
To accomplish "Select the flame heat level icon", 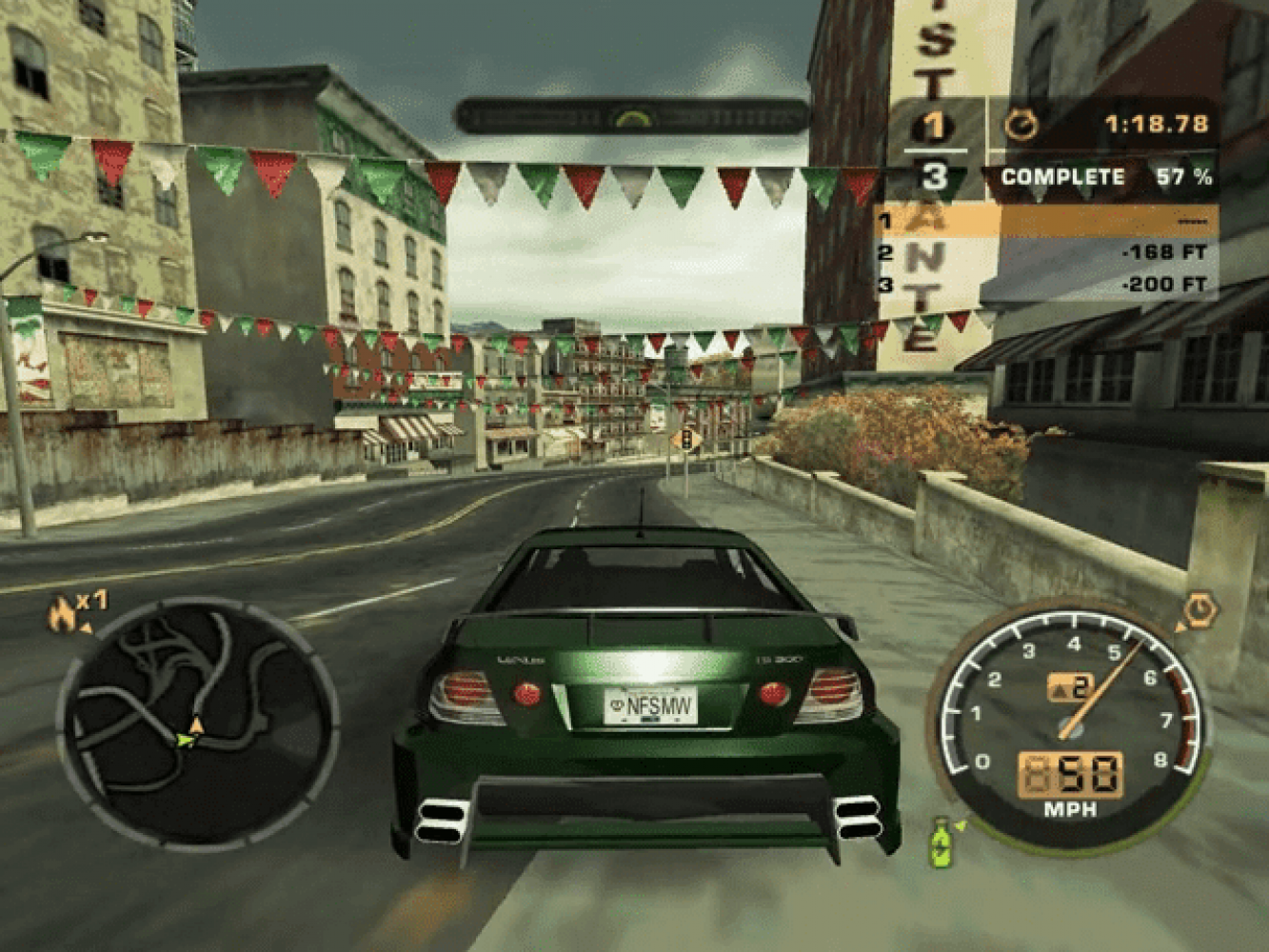I will pos(63,613).
